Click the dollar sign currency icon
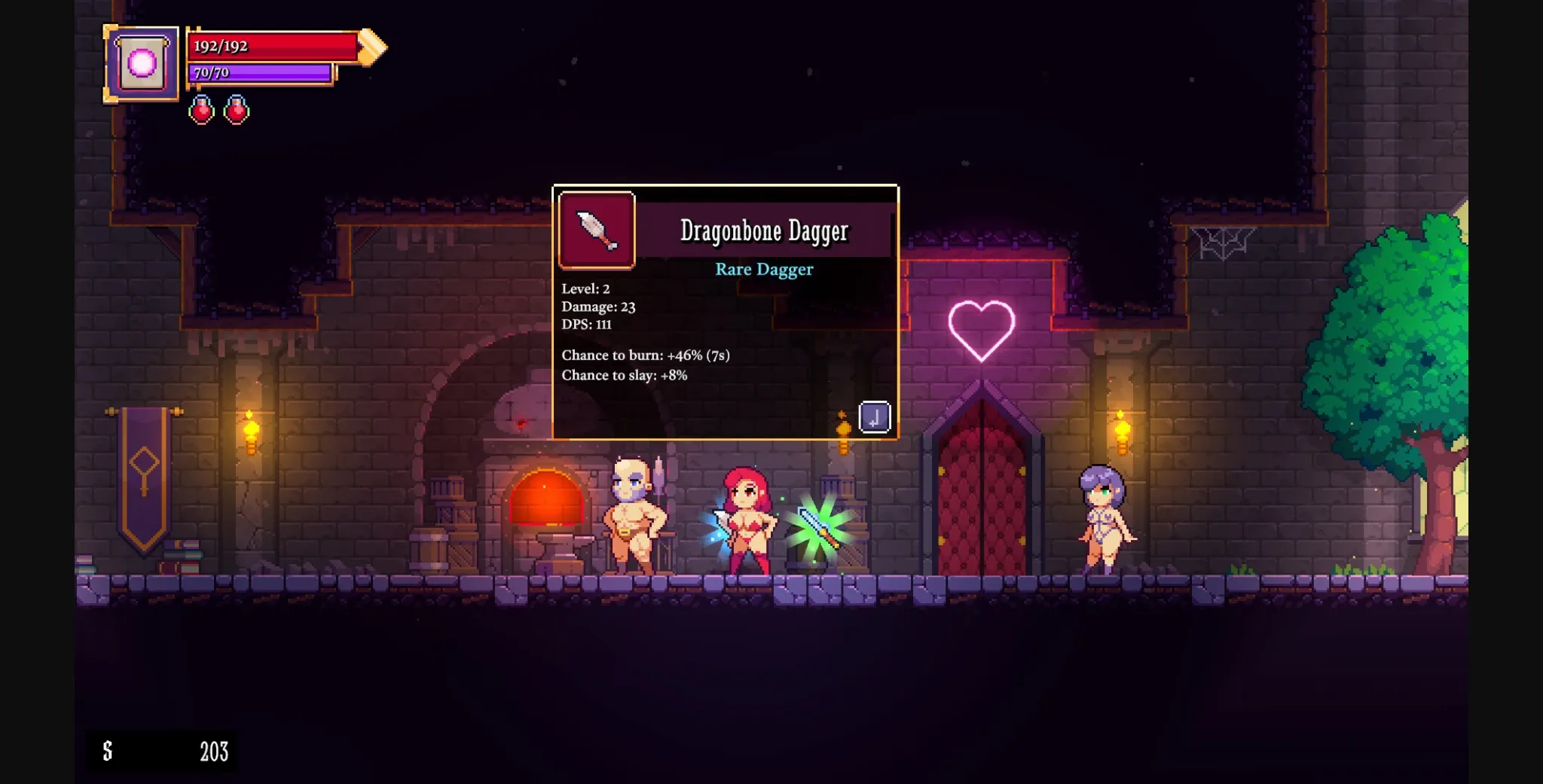The height and width of the screenshot is (784, 1543). coord(108,751)
